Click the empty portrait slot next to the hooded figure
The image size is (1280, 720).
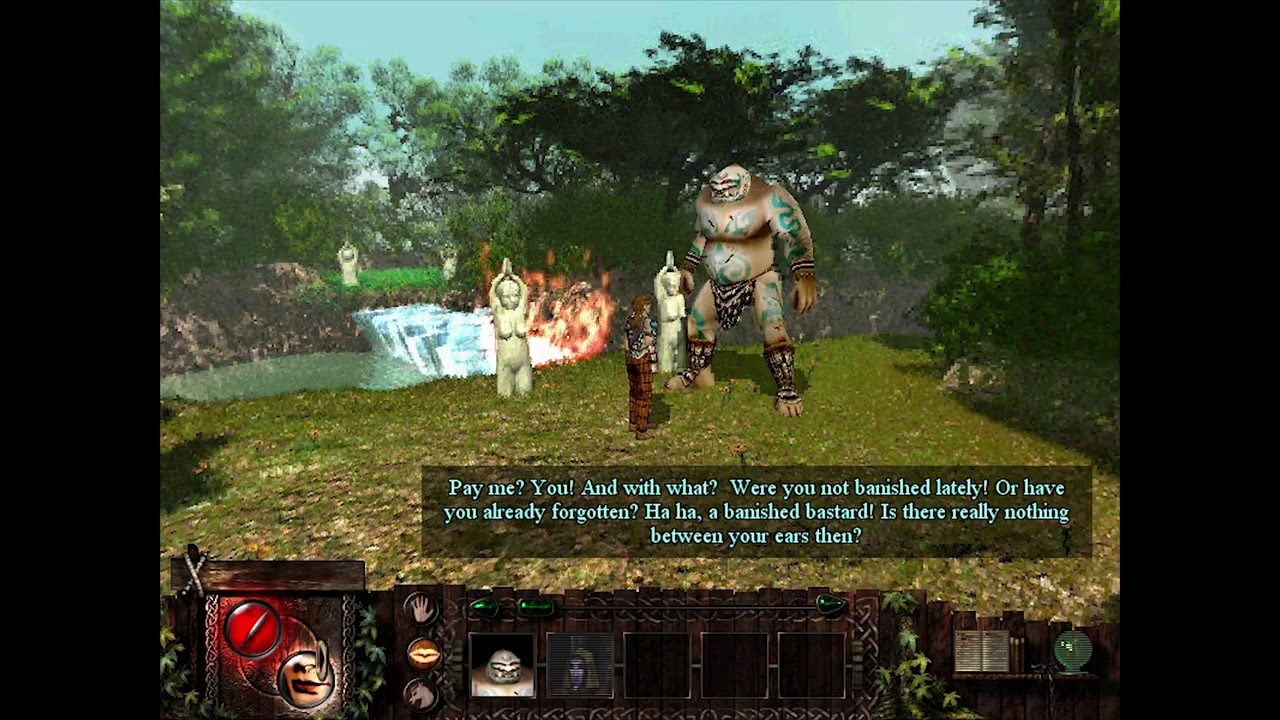coord(657,665)
